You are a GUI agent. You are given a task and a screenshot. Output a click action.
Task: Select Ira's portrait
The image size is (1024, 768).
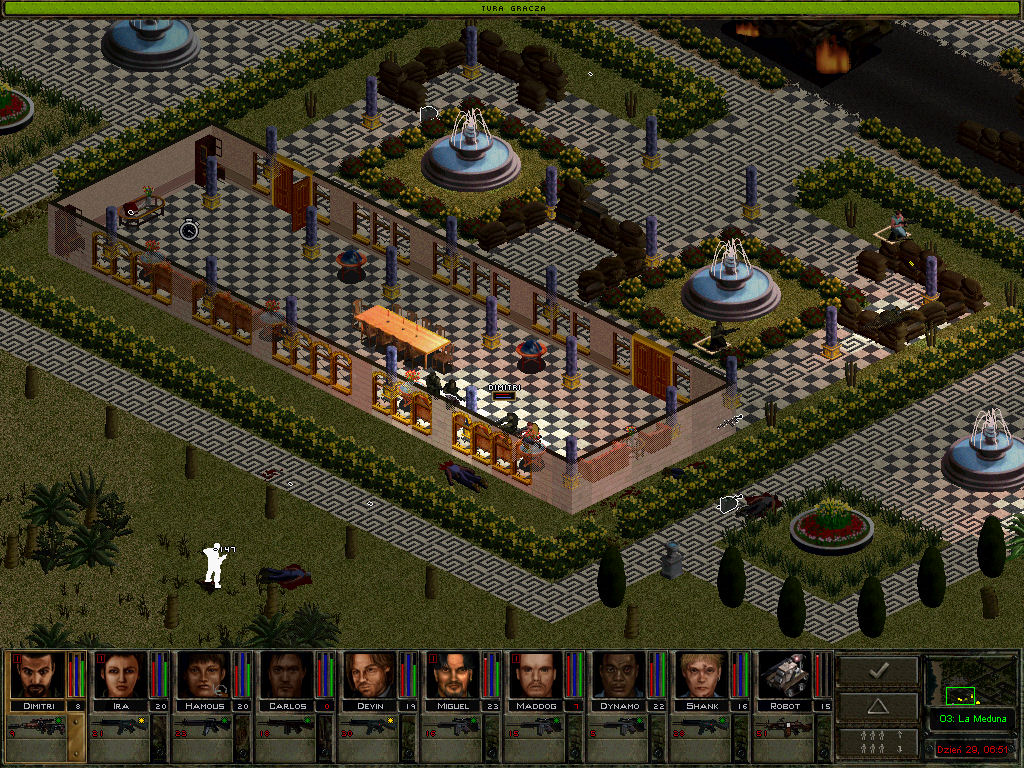pyautogui.click(x=121, y=675)
